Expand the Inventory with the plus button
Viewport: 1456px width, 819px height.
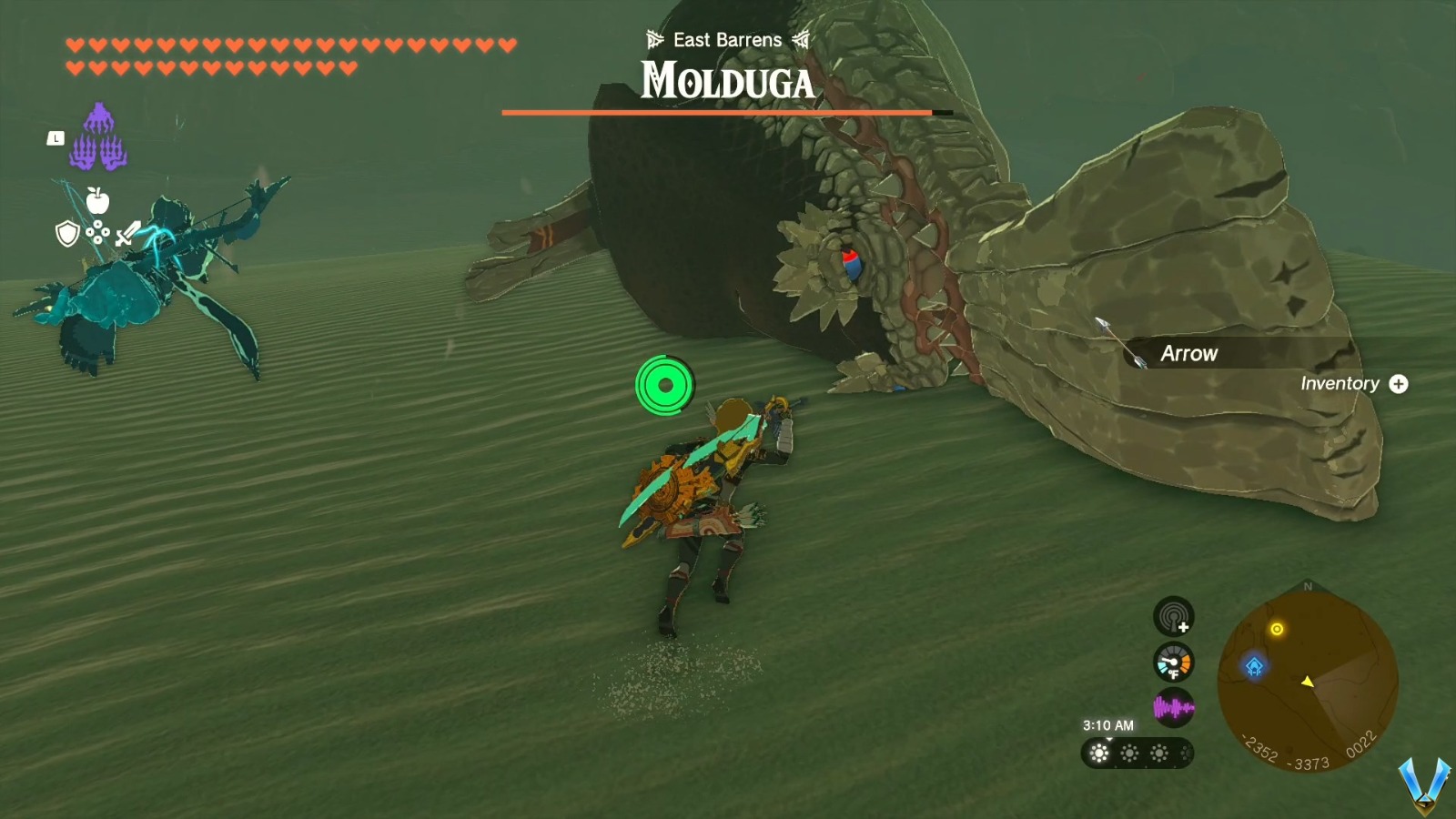pyautogui.click(x=1399, y=384)
